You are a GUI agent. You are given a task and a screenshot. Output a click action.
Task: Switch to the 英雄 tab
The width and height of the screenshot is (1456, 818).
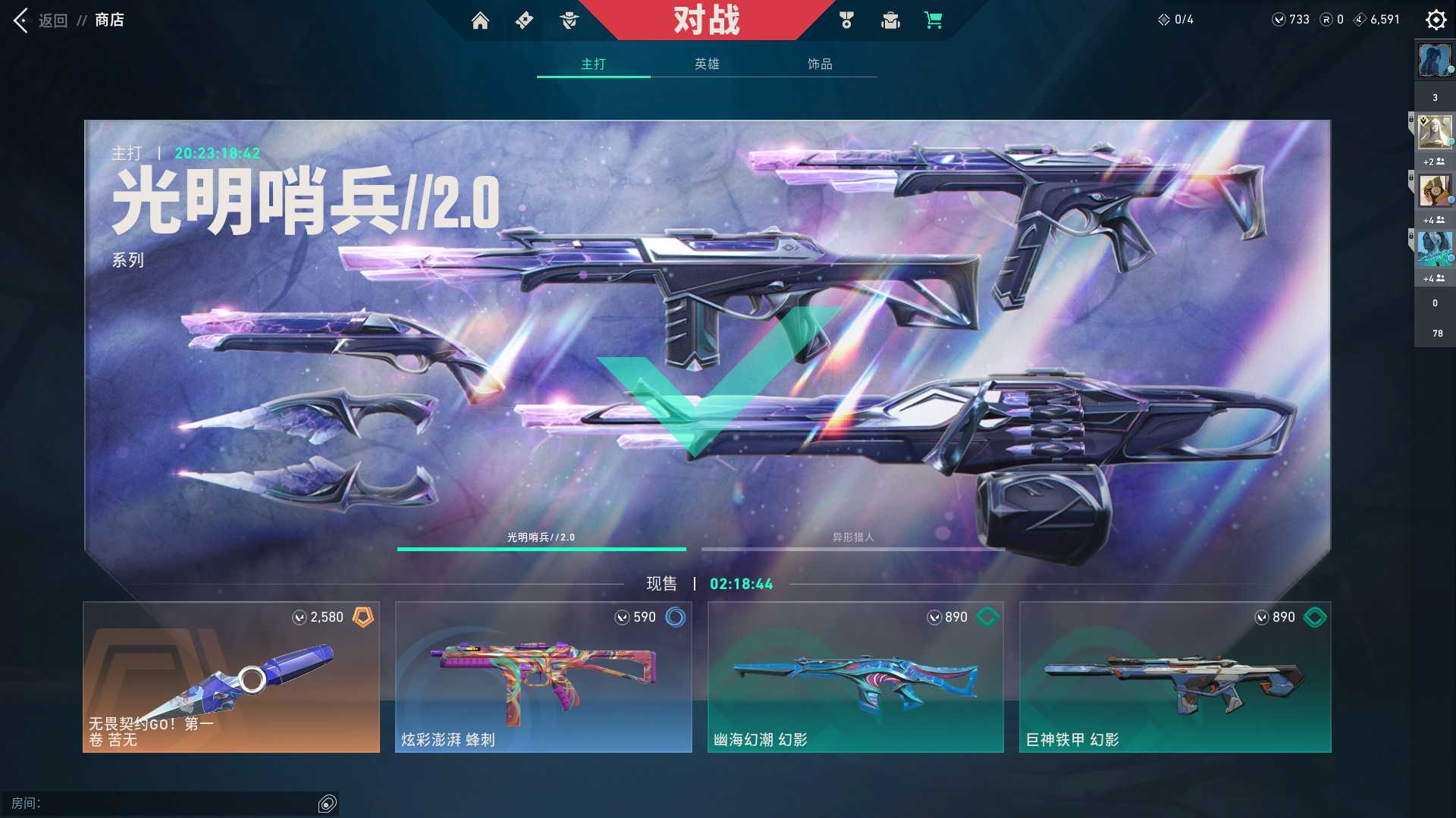(x=706, y=64)
